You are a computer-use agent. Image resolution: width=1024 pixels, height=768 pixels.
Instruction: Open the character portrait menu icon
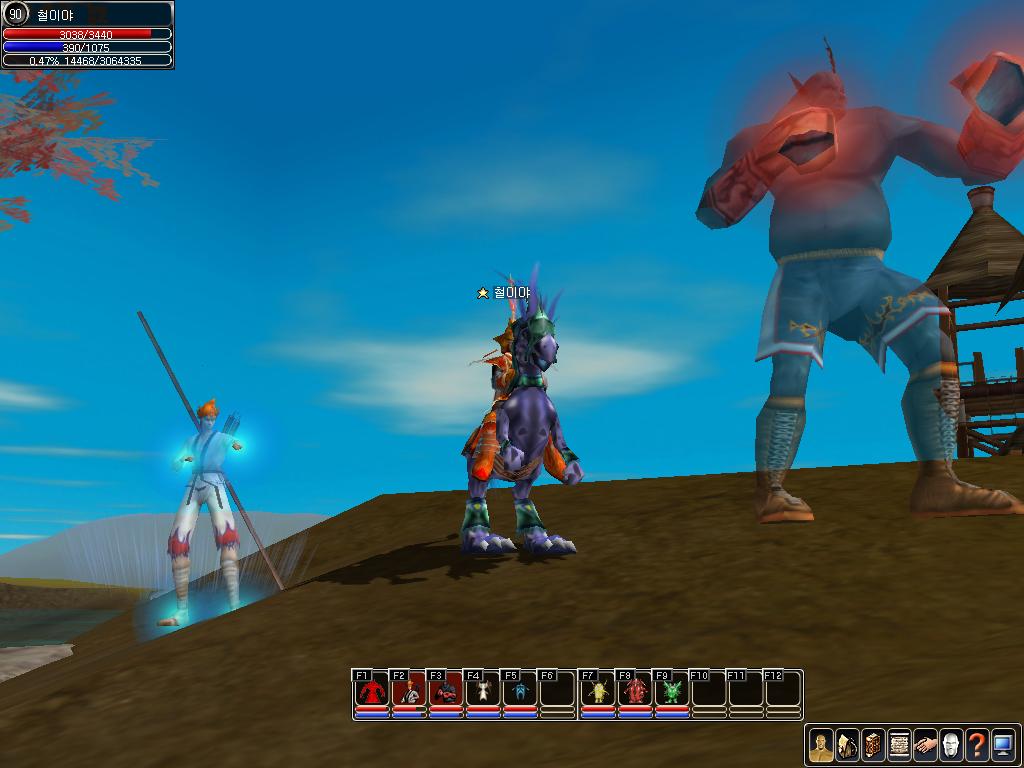[821, 745]
